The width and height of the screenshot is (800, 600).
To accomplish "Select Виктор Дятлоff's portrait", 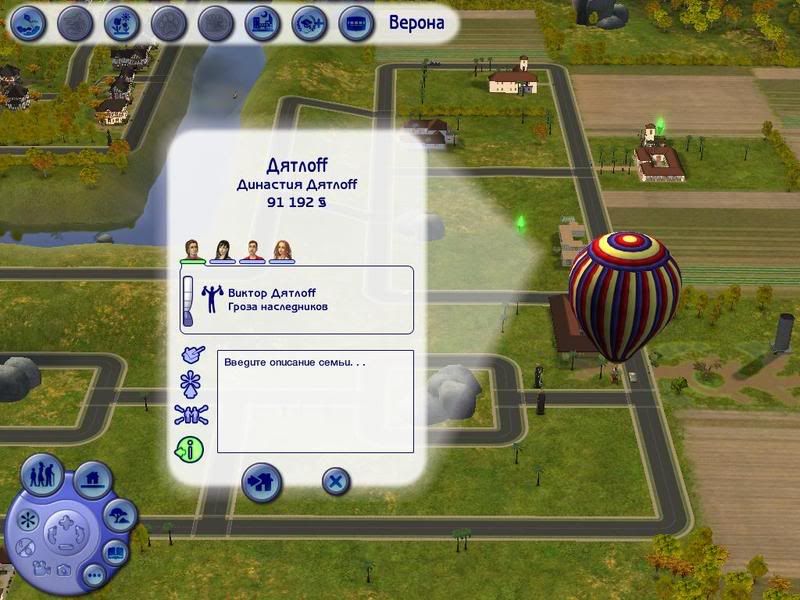I will point(192,250).
